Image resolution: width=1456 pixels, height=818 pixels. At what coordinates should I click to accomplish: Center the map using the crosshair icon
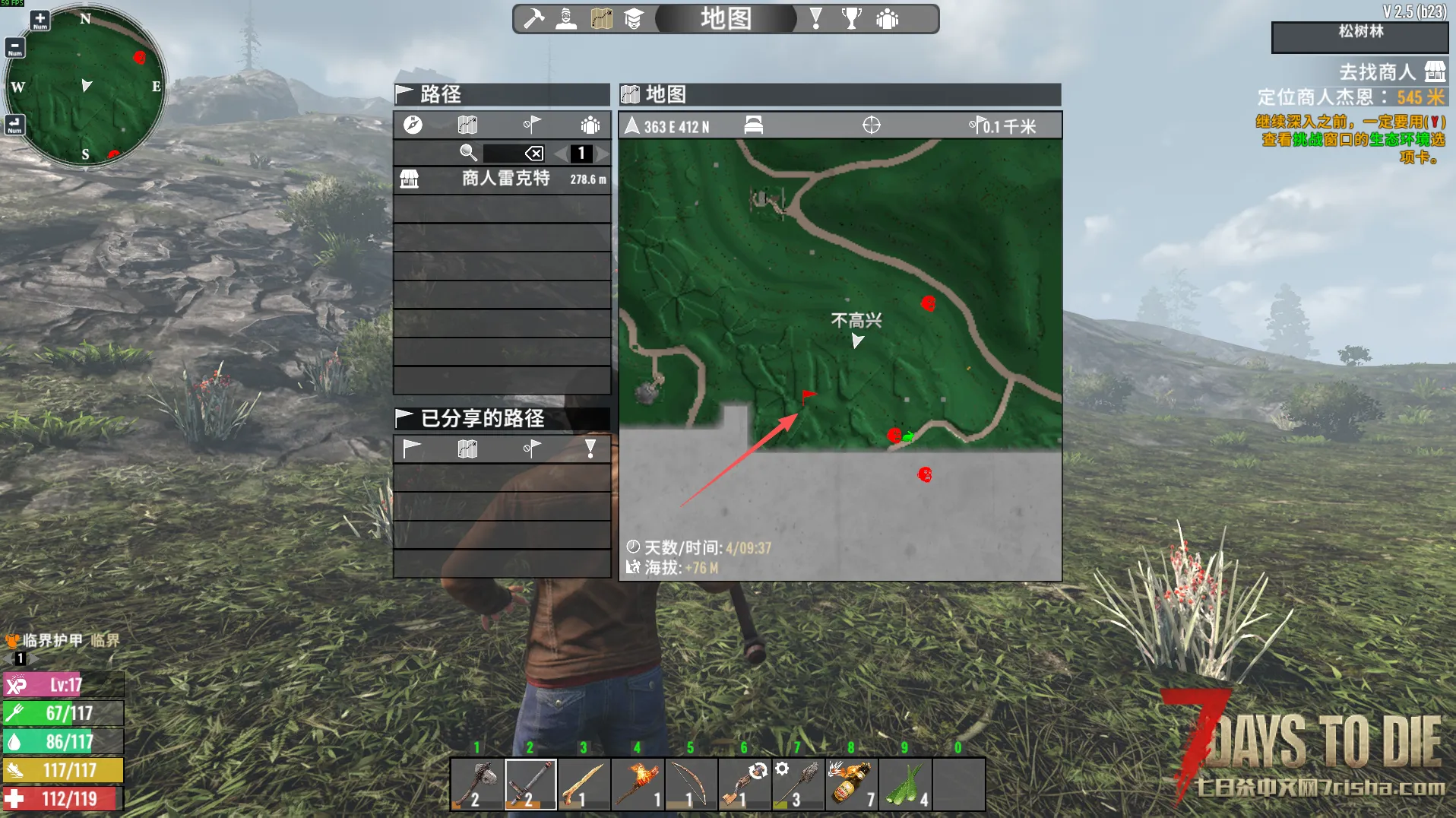click(x=871, y=125)
